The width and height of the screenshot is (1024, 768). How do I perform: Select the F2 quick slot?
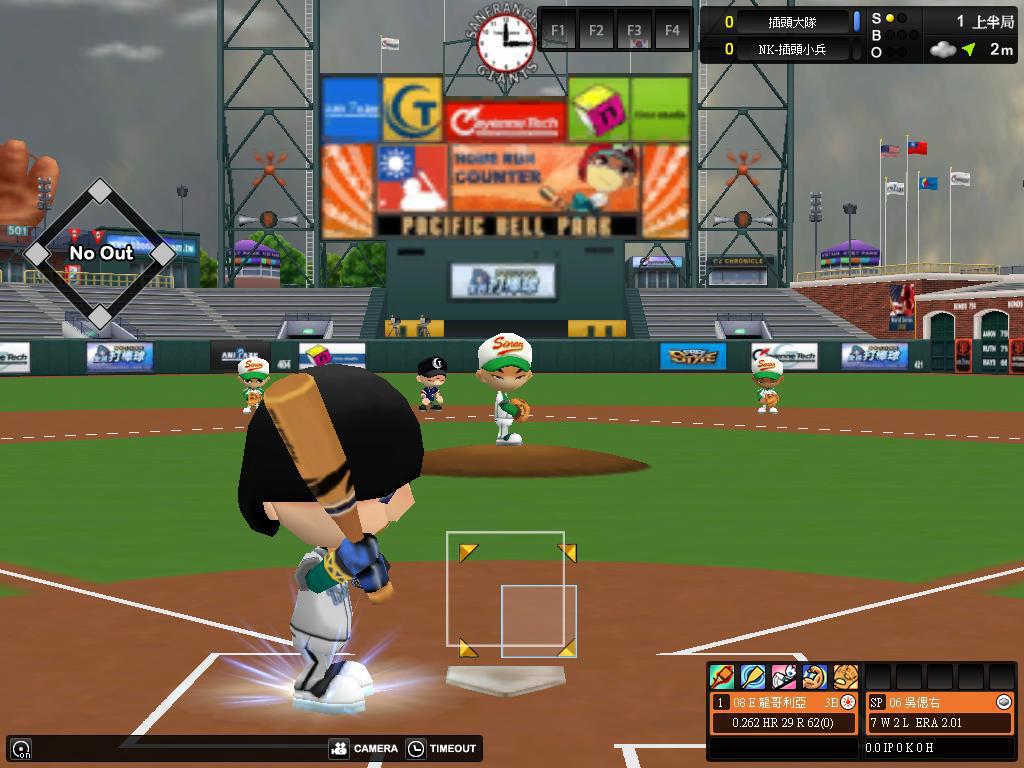pyautogui.click(x=596, y=30)
